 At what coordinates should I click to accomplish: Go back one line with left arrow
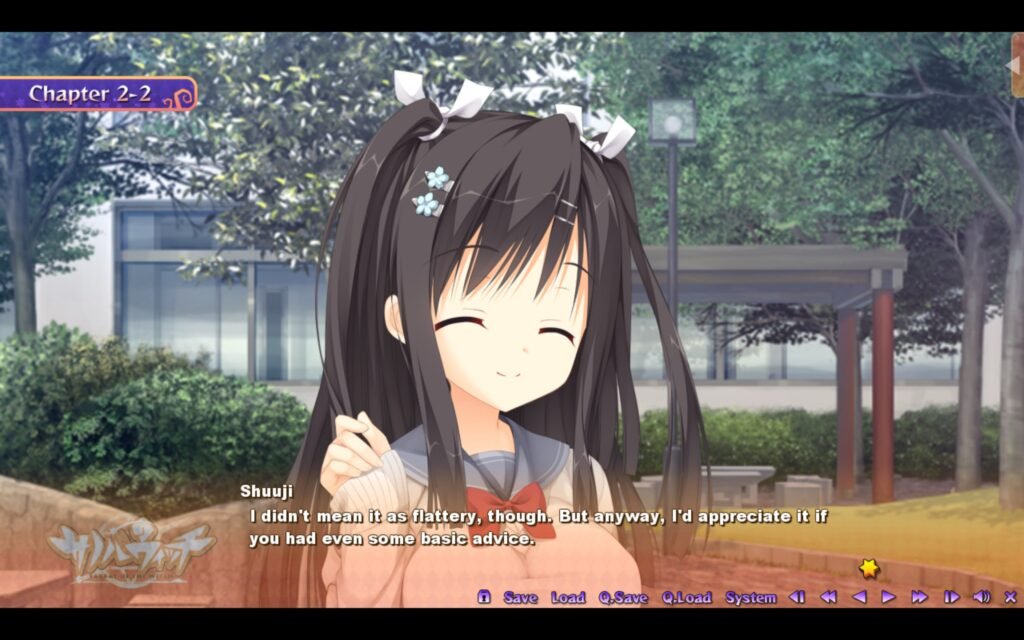(x=858, y=597)
